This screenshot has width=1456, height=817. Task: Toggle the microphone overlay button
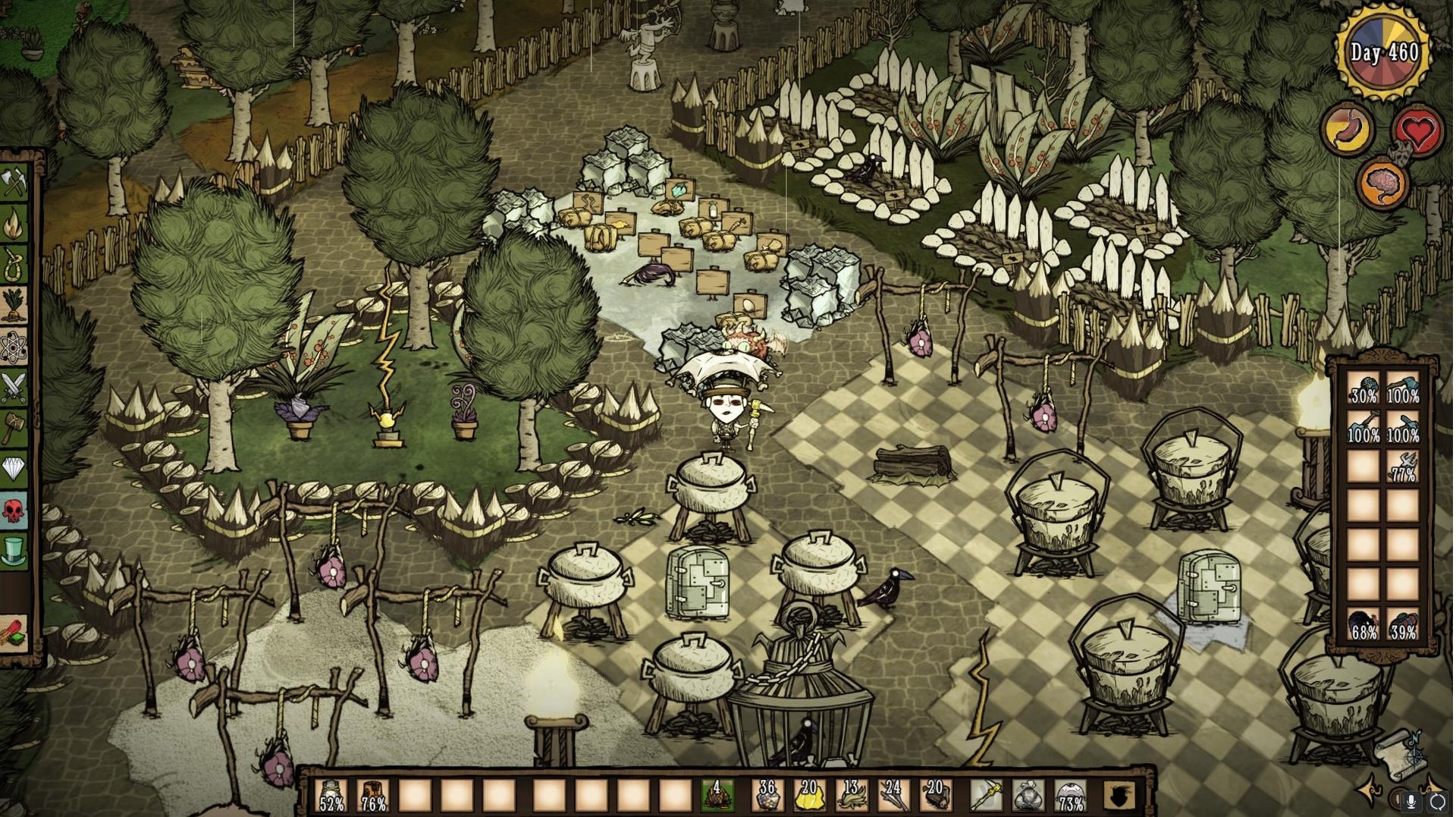point(1411,800)
